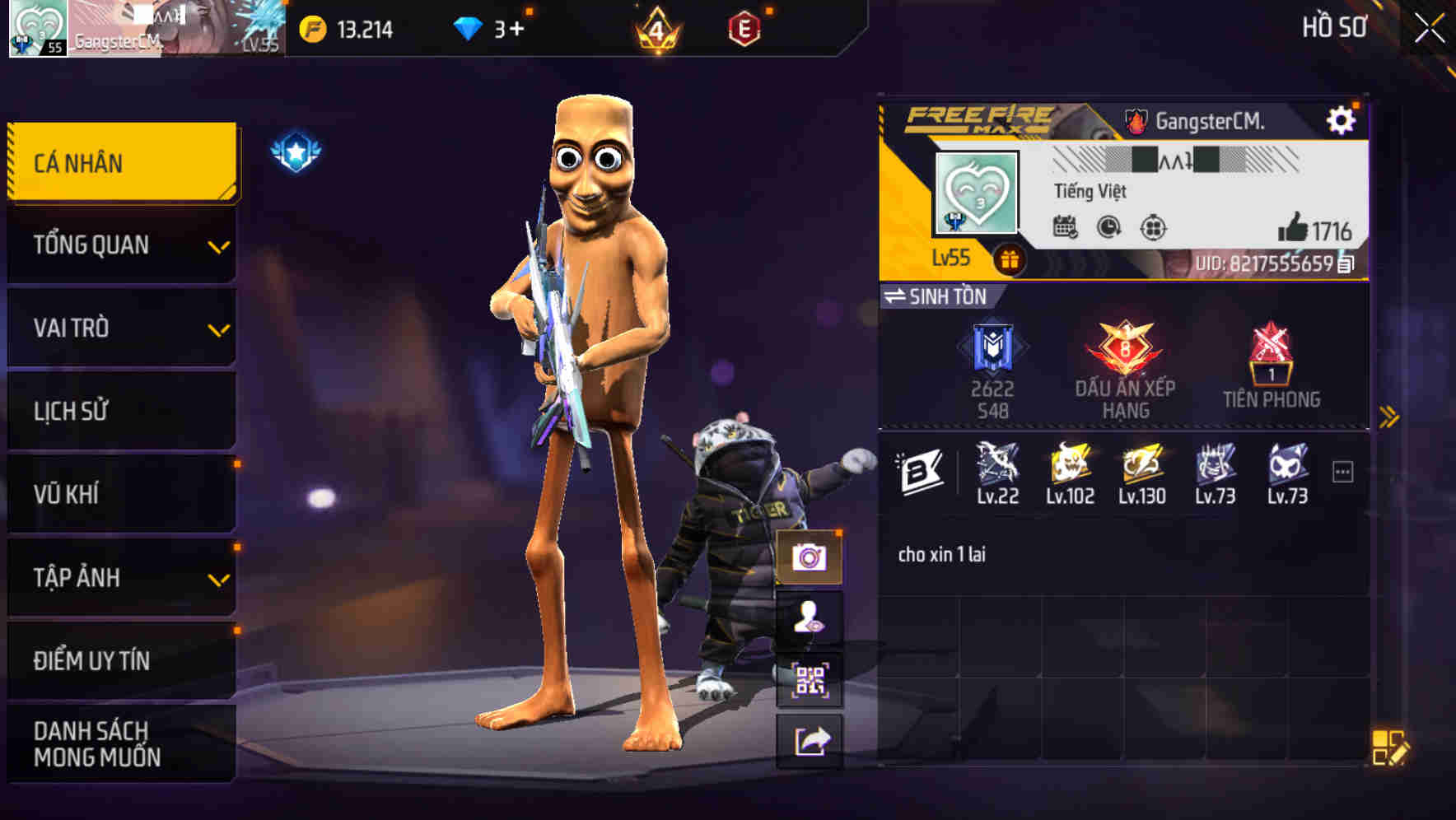Open the QR code profile icon

point(810,680)
